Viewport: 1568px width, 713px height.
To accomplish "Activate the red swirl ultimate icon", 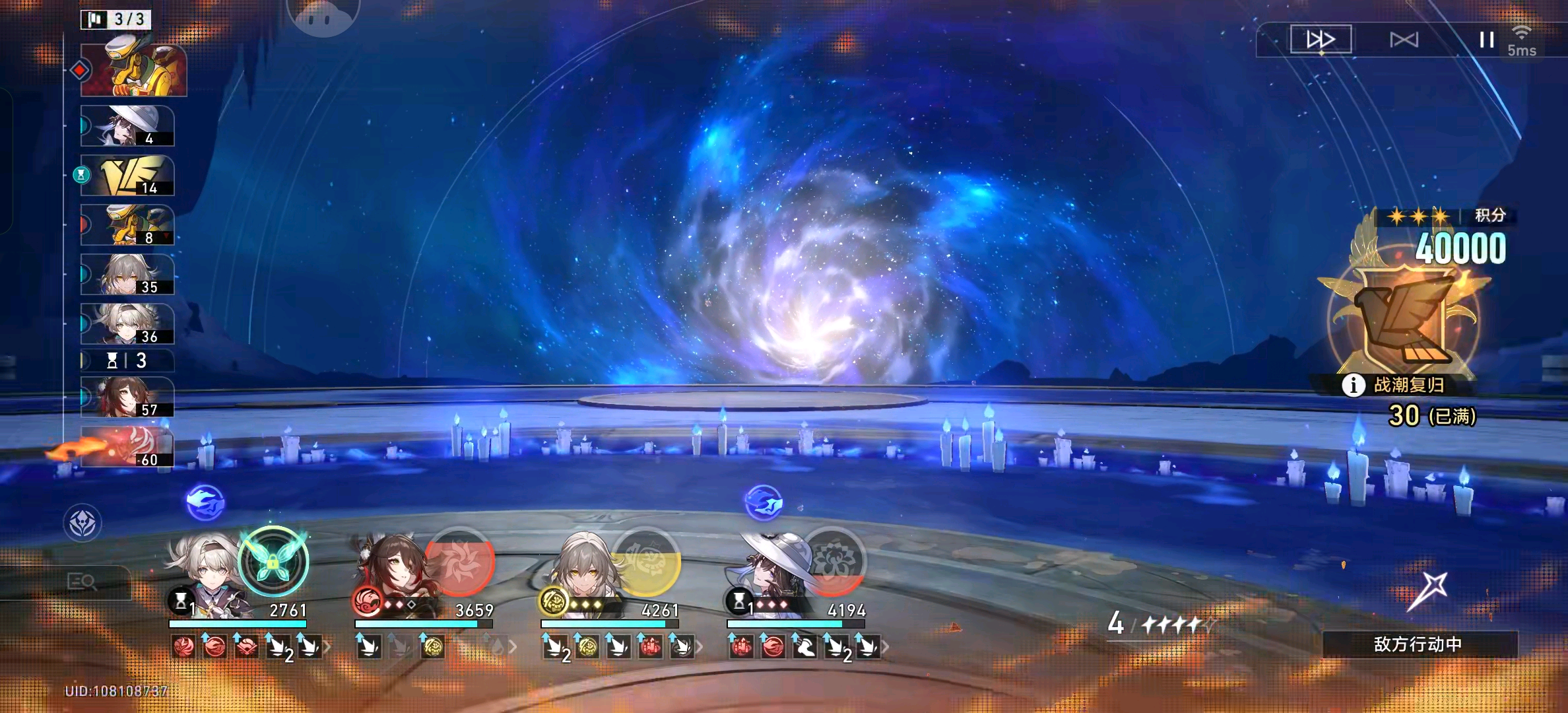I will (459, 561).
